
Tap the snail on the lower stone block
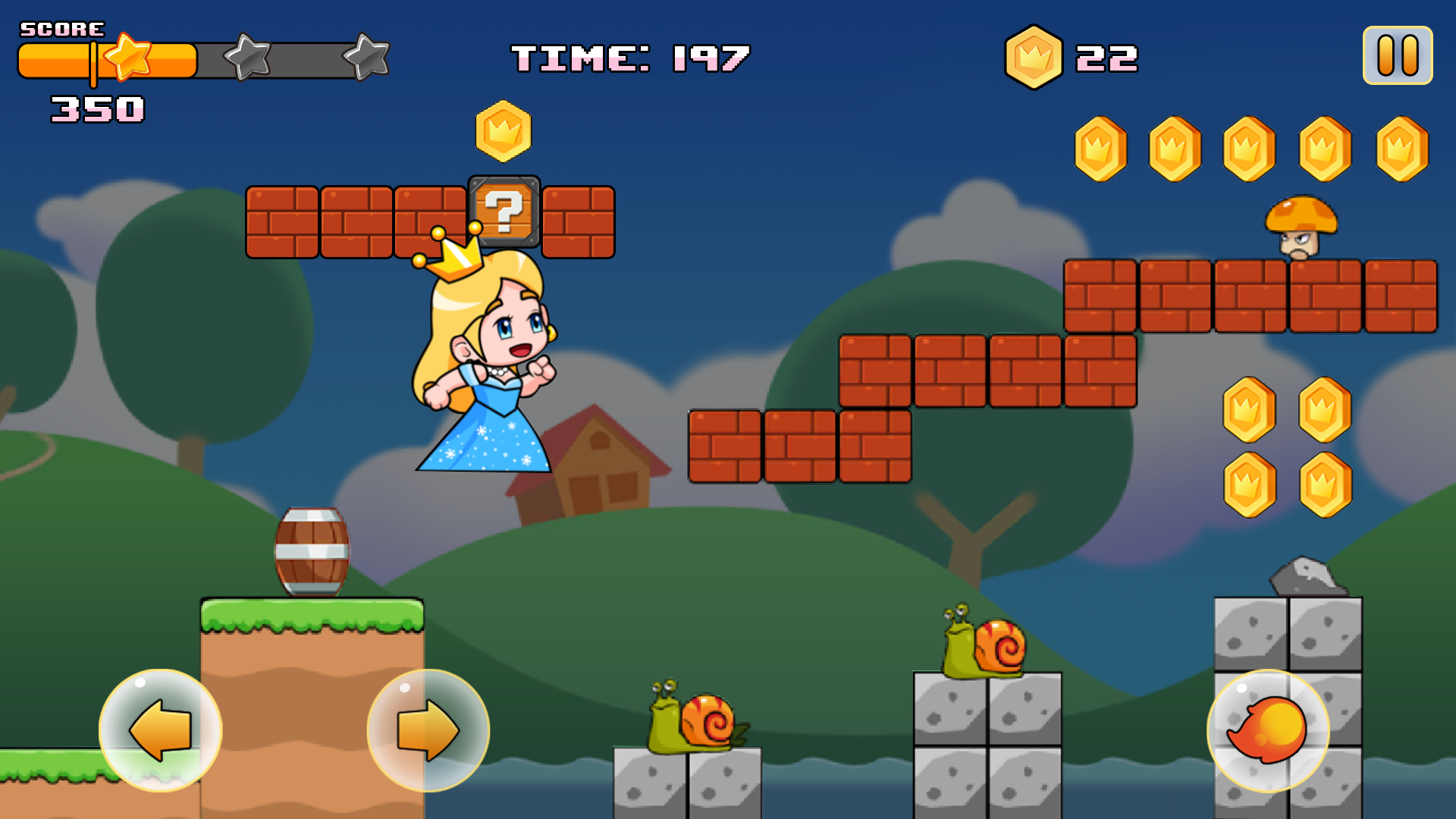coord(690,720)
